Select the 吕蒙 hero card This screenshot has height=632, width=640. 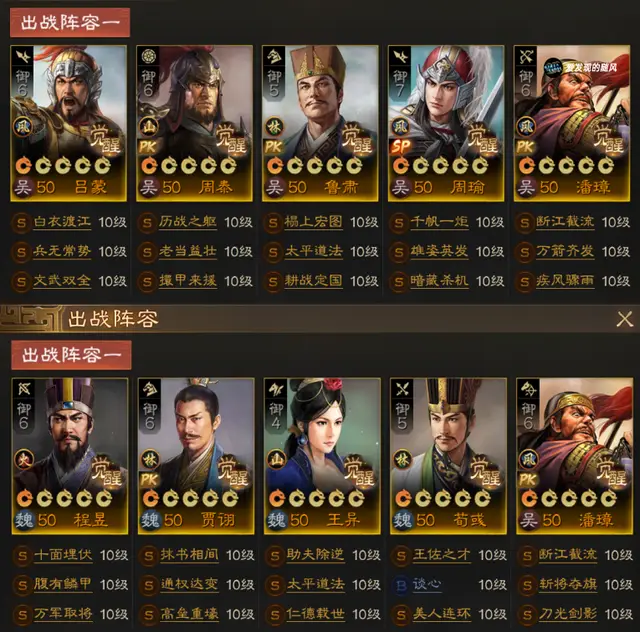coord(68,120)
